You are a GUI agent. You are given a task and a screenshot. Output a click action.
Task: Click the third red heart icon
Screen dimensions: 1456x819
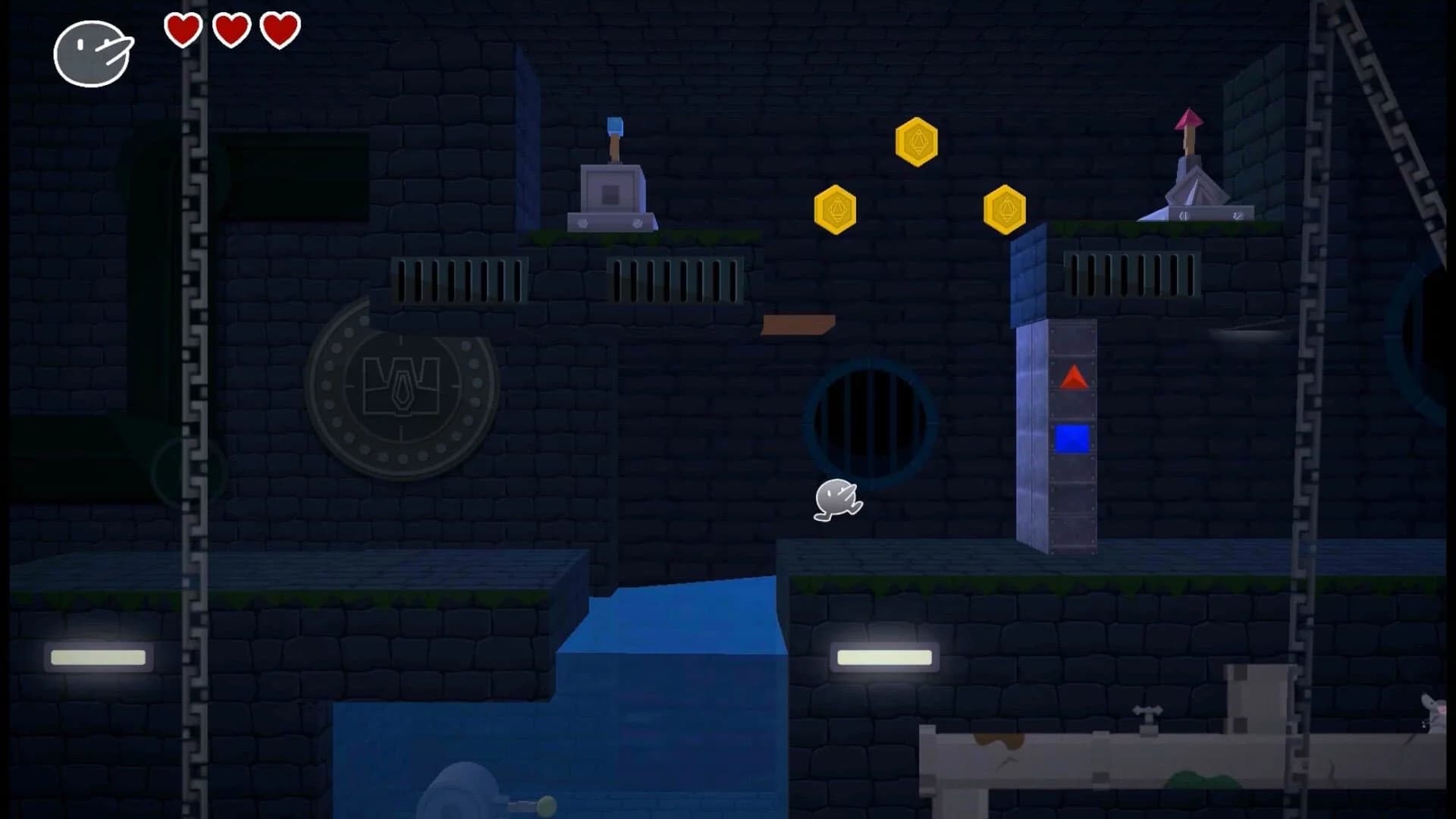[x=280, y=32]
